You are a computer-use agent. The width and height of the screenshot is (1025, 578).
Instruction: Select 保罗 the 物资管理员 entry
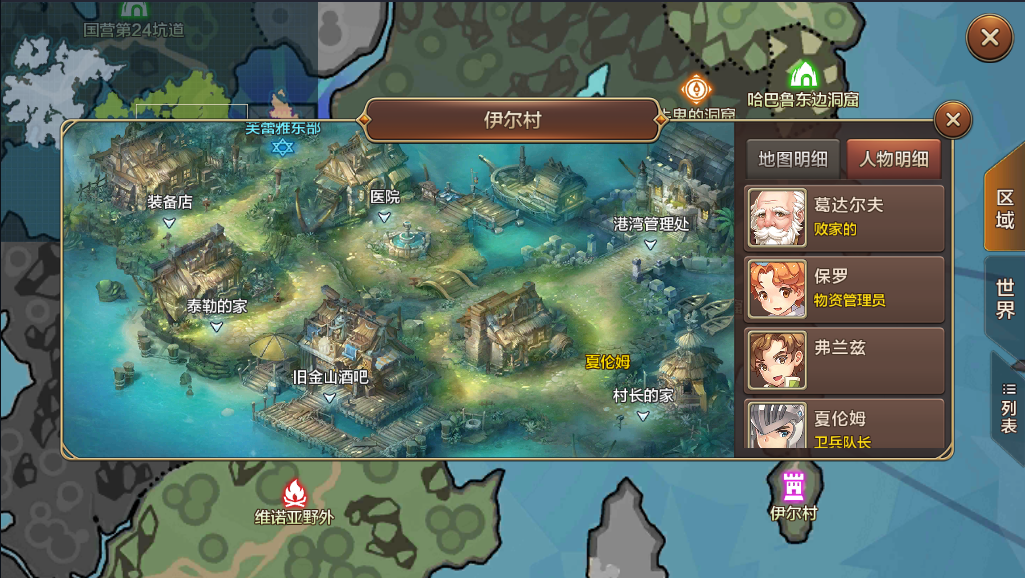tap(845, 288)
